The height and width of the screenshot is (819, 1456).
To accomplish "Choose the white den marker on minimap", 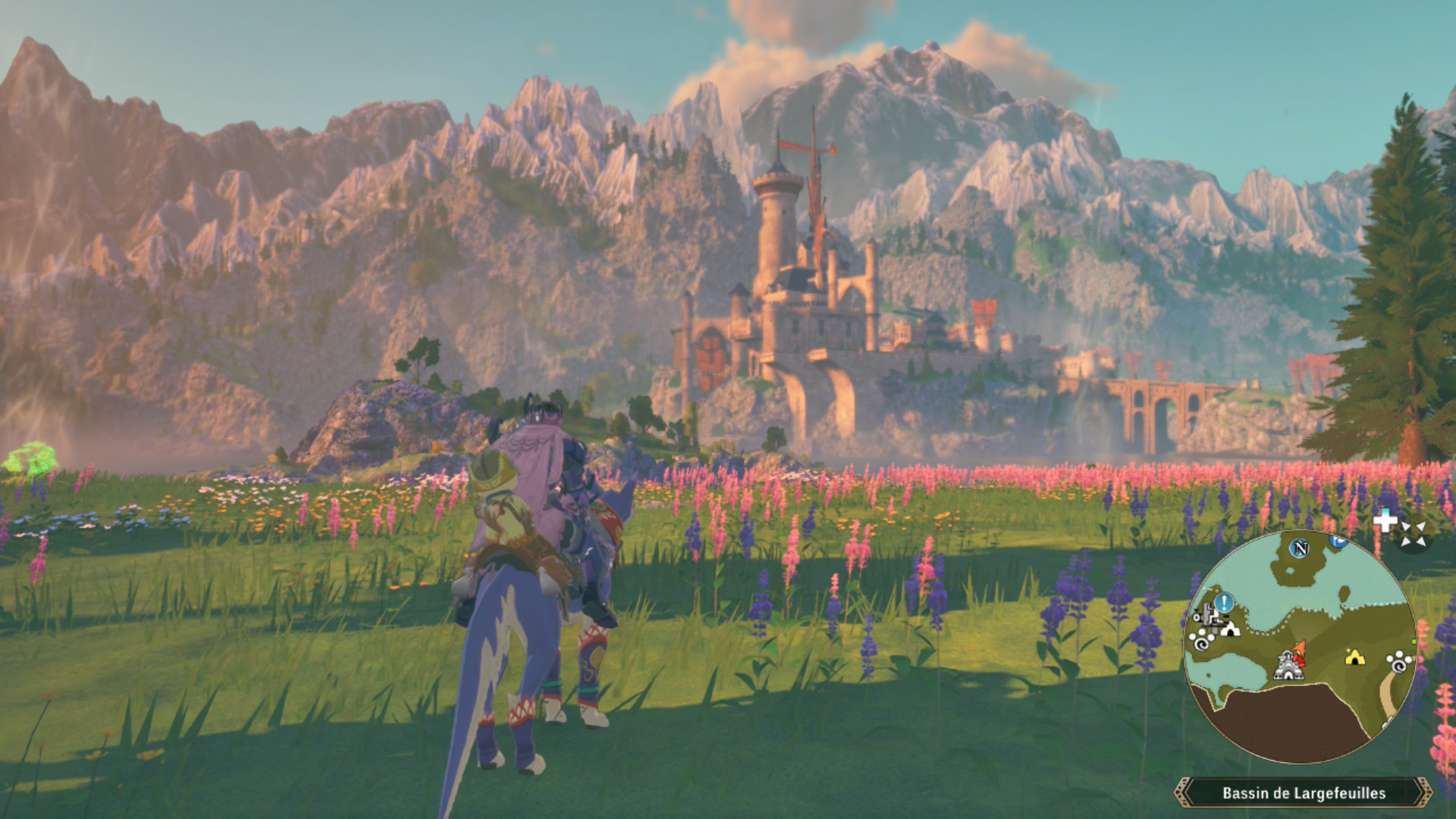I will 1229,629.
